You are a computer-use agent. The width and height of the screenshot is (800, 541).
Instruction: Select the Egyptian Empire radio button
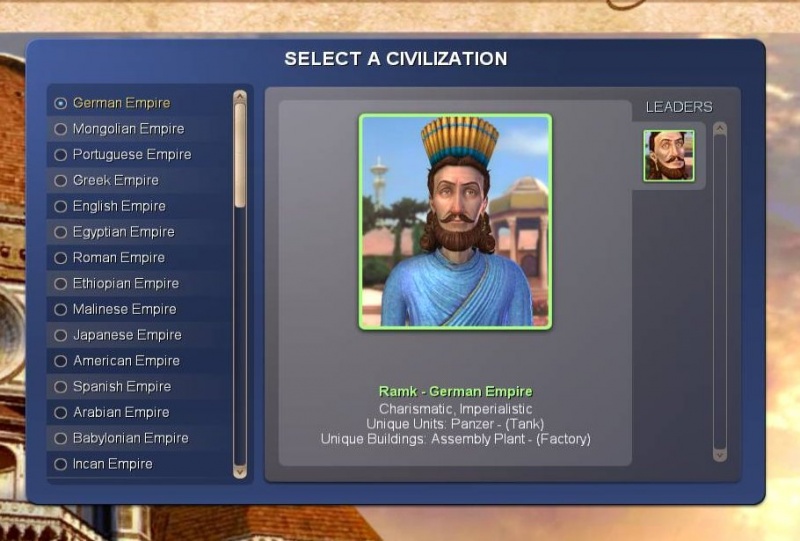(x=61, y=232)
